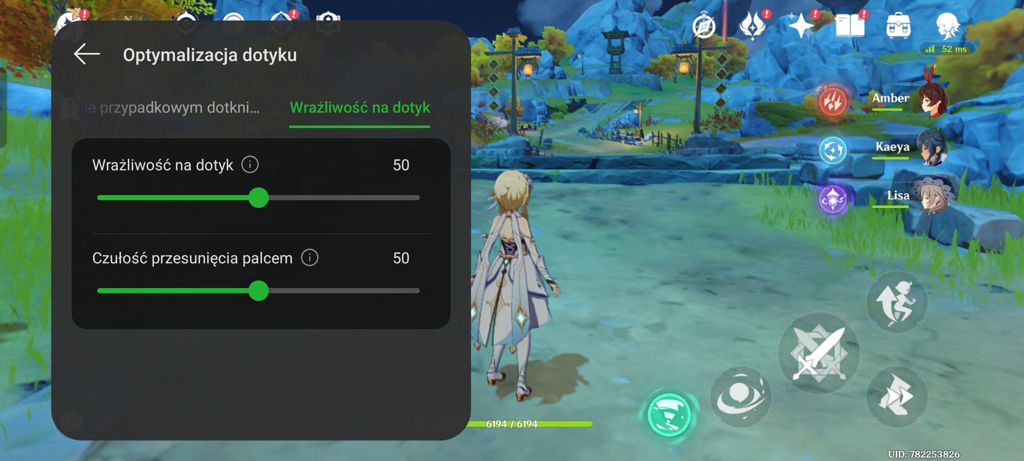Go back from Optymalizacja dotyku panel
The height and width of the screenshot is (461, 1024).
[x=87, y=55]
